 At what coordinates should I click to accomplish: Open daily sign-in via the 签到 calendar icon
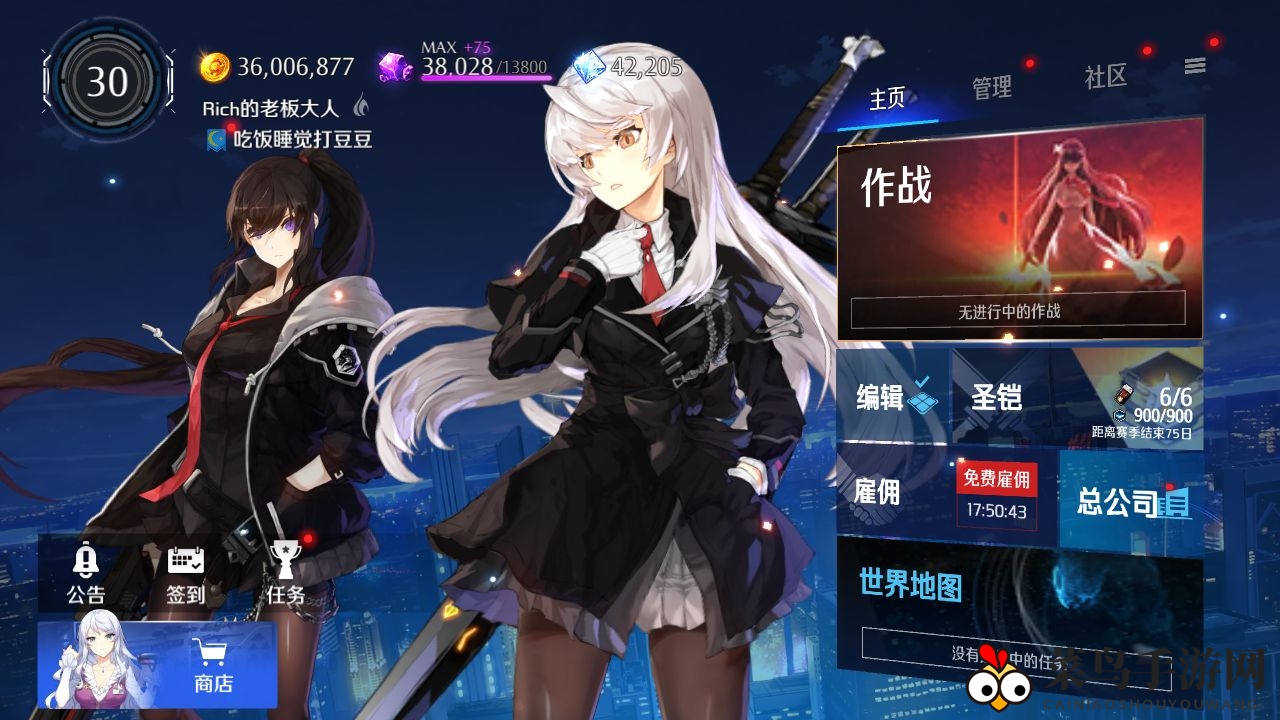[186, 562]
